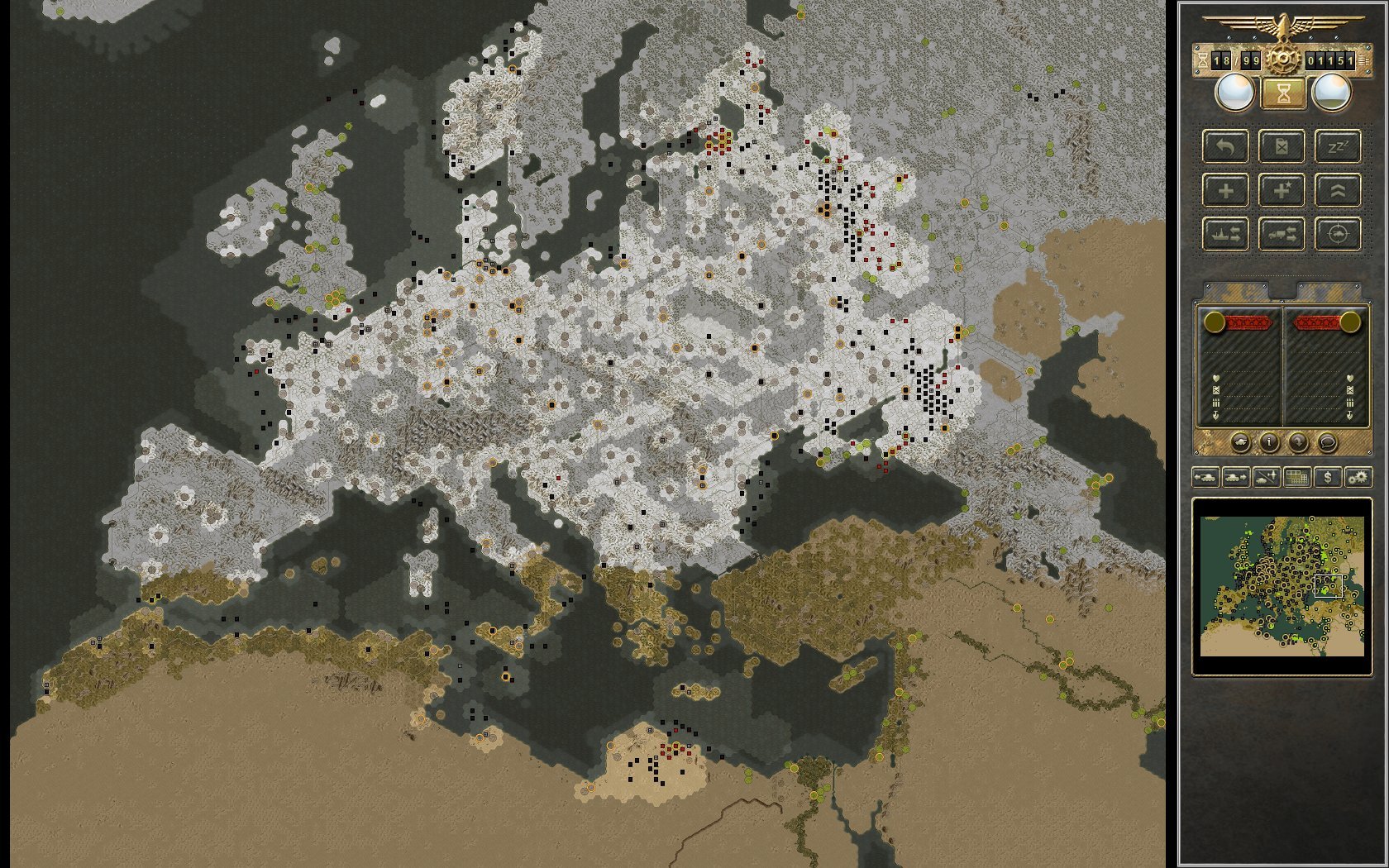Viewport: 1389px width, 868px height.
Task: Click the tank crosshair attack icon
Action: coord(1338,234)
